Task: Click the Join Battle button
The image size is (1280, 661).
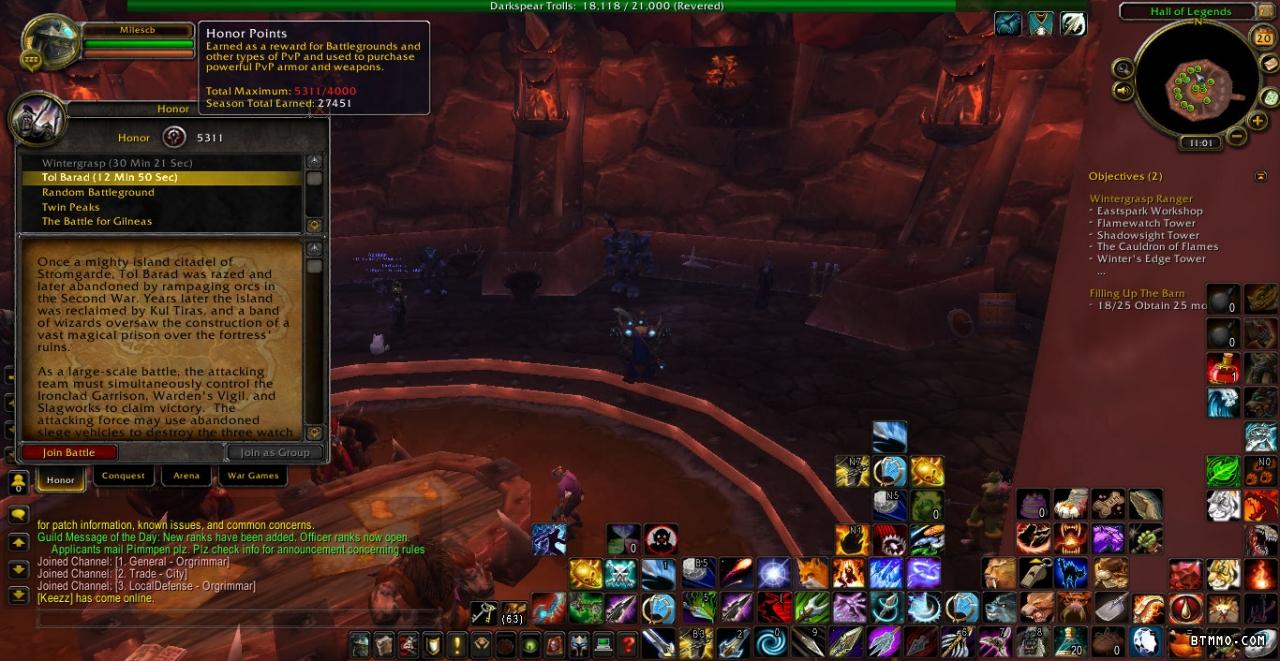Action: coord(69,452)
